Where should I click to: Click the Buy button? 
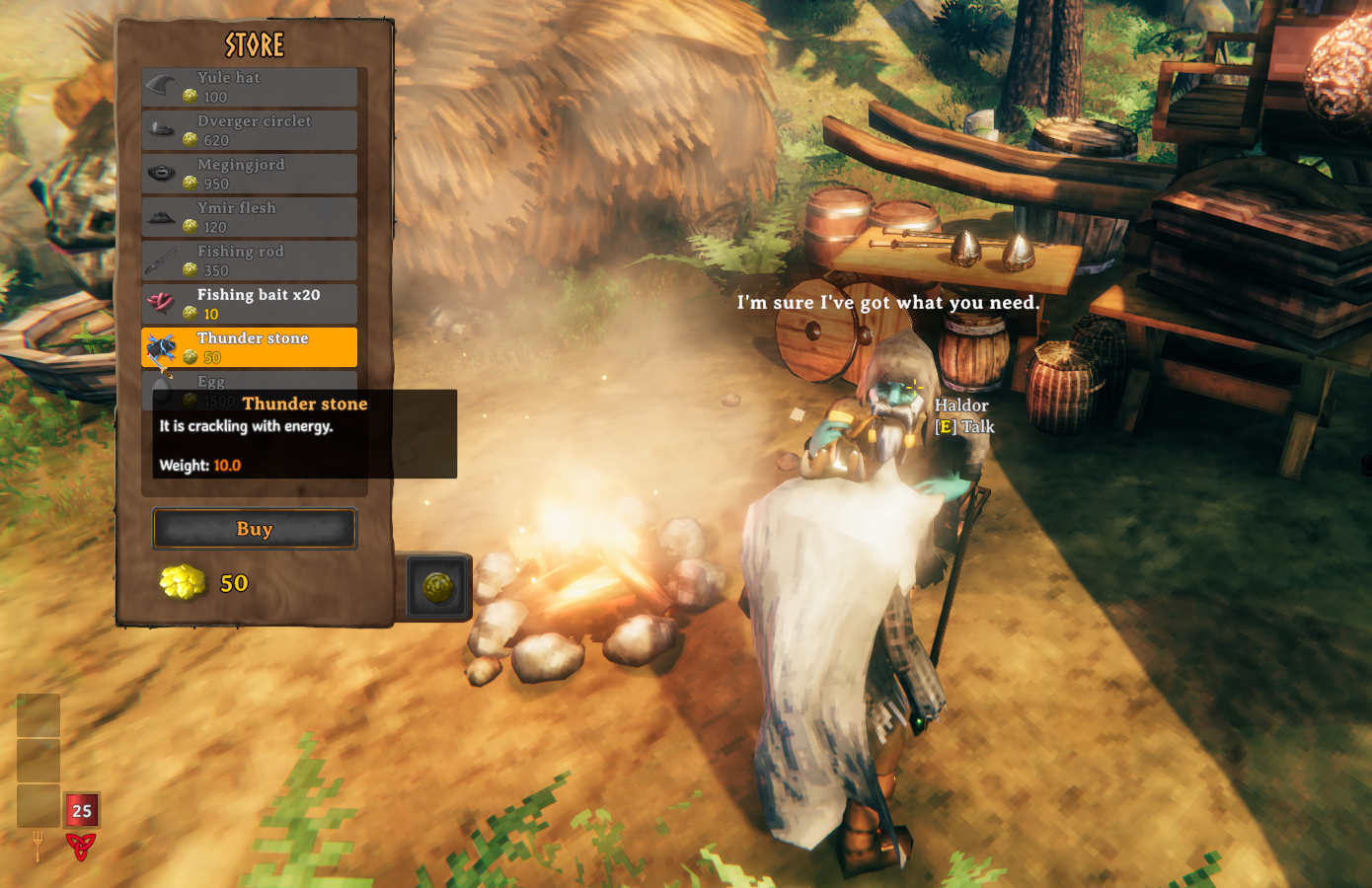click(255, 529)
